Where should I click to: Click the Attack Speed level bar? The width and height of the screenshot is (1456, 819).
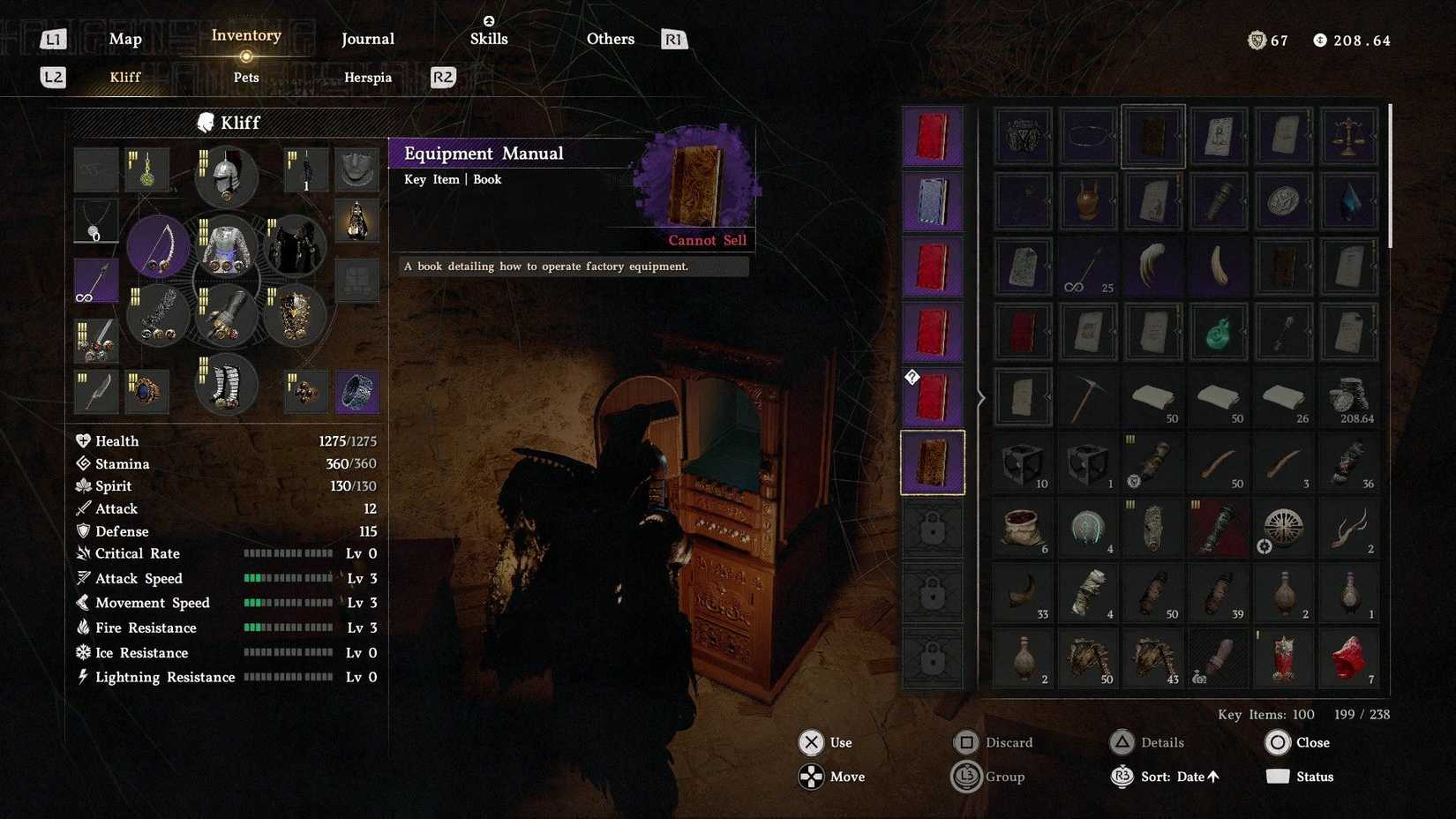point(289,579)
